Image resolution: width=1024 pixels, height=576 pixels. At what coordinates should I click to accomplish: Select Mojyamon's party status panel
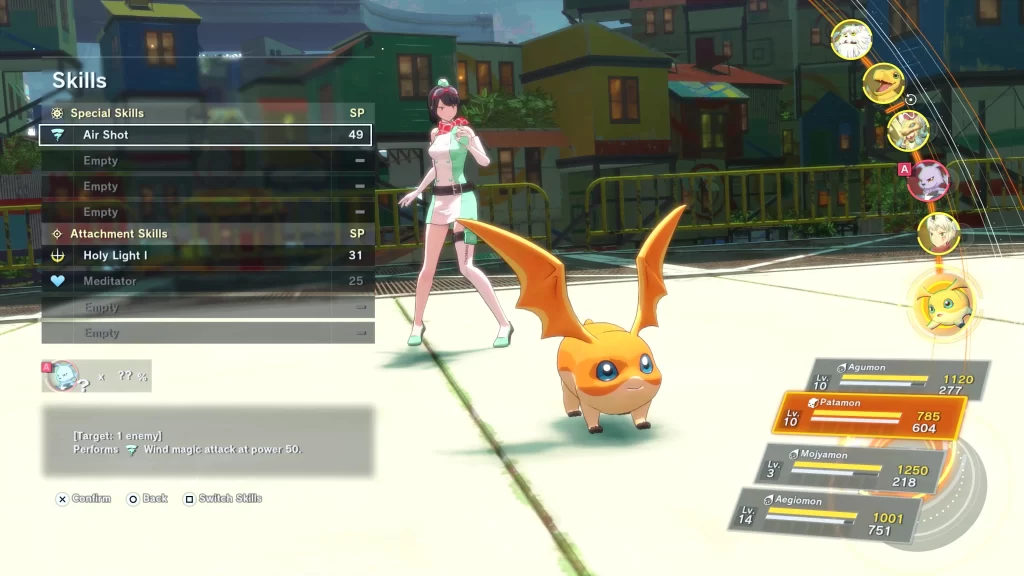pyautogui.click(x=855, y=467)
